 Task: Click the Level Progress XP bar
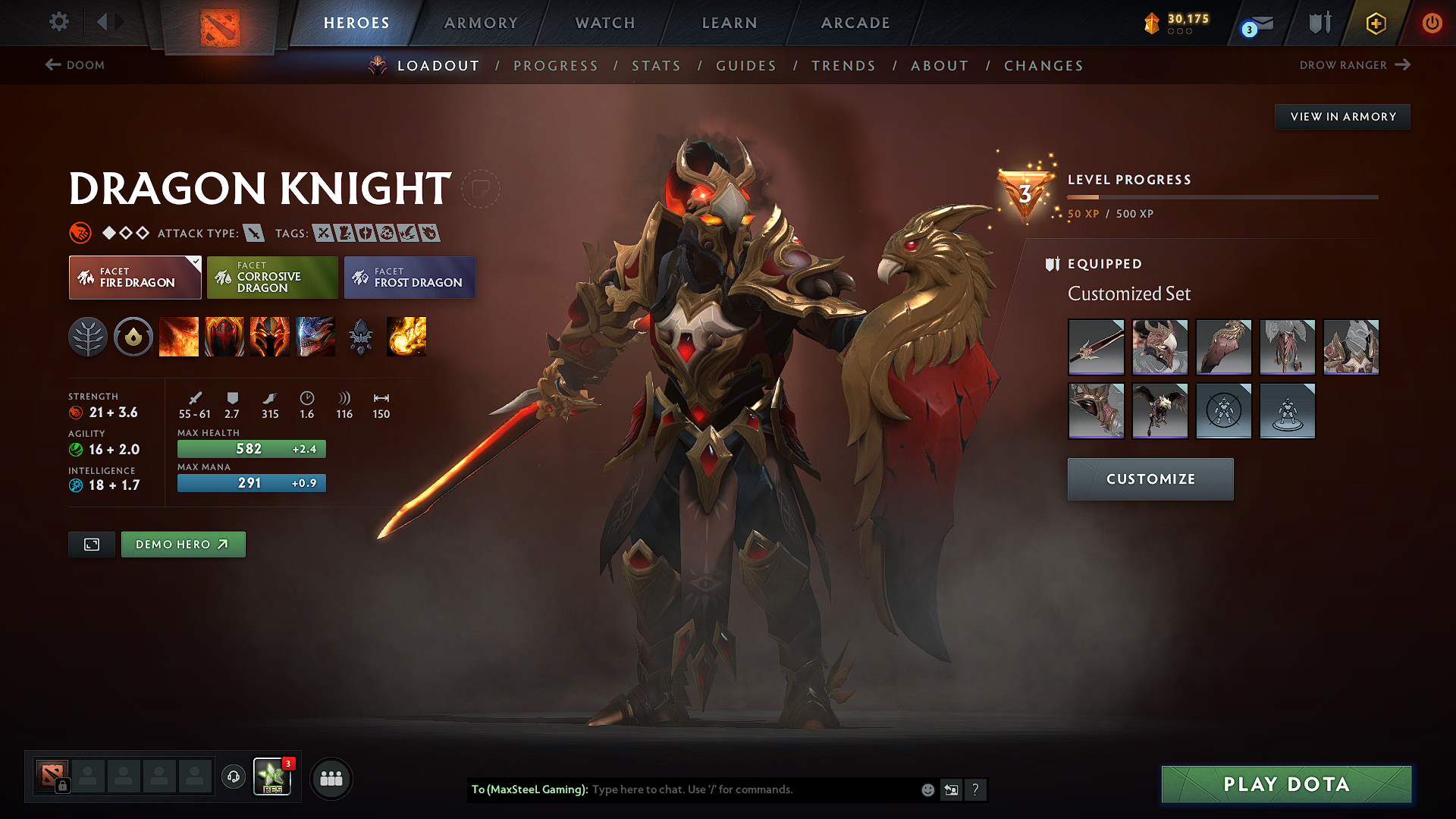(x=1222, y=196)
